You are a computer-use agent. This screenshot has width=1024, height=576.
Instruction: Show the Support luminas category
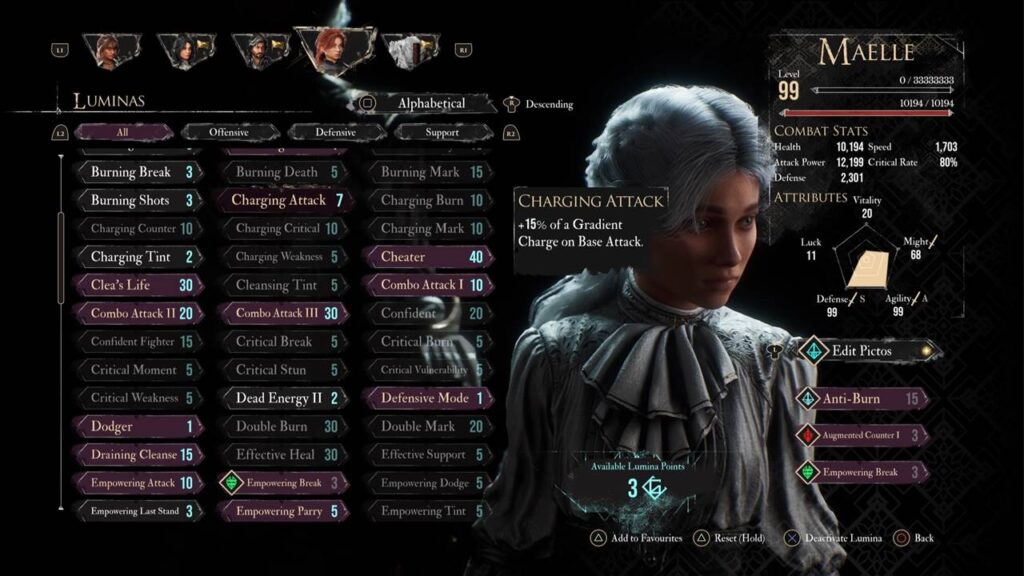[441, 132]
